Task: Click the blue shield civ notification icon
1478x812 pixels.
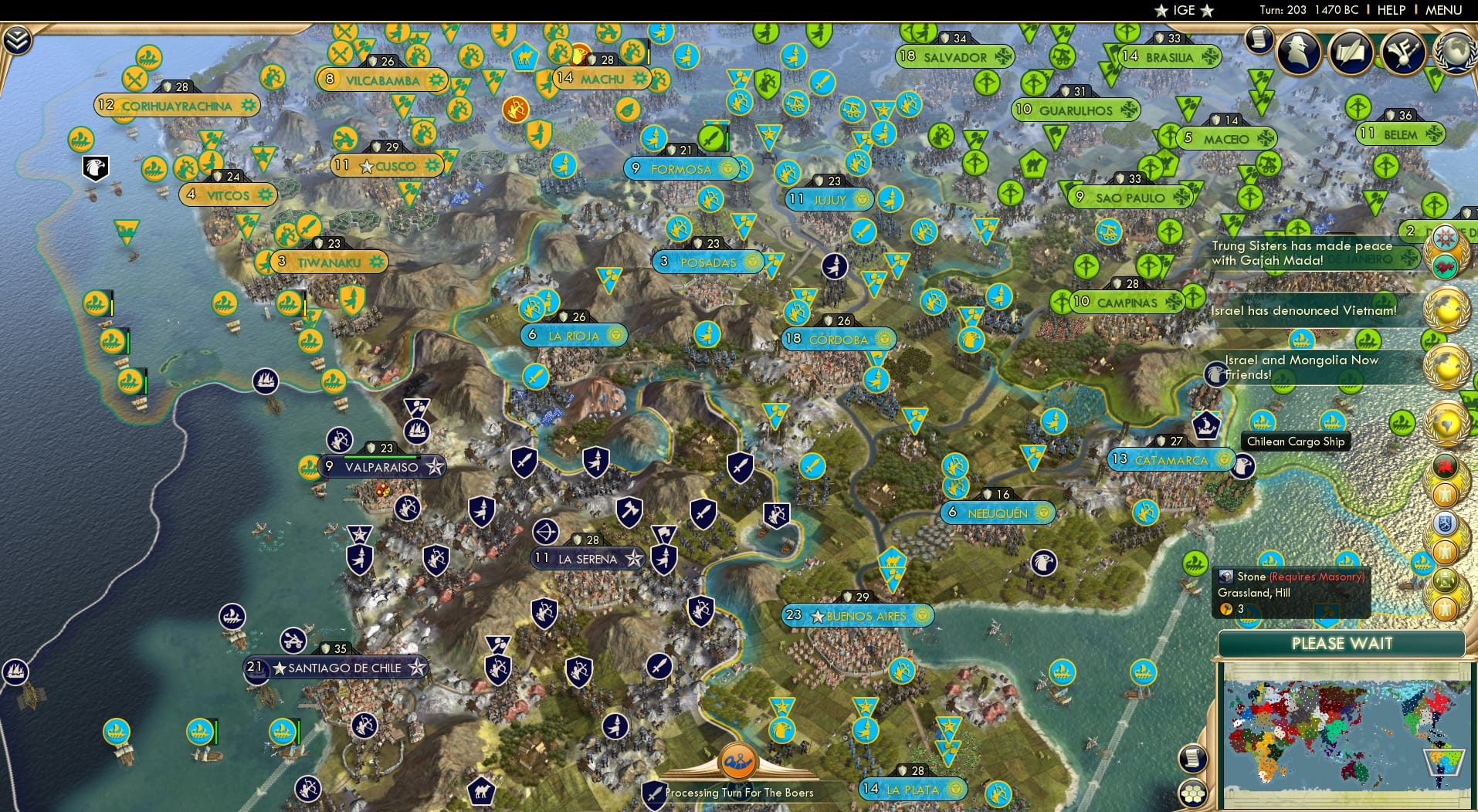Action: [x=1446, y=523]
